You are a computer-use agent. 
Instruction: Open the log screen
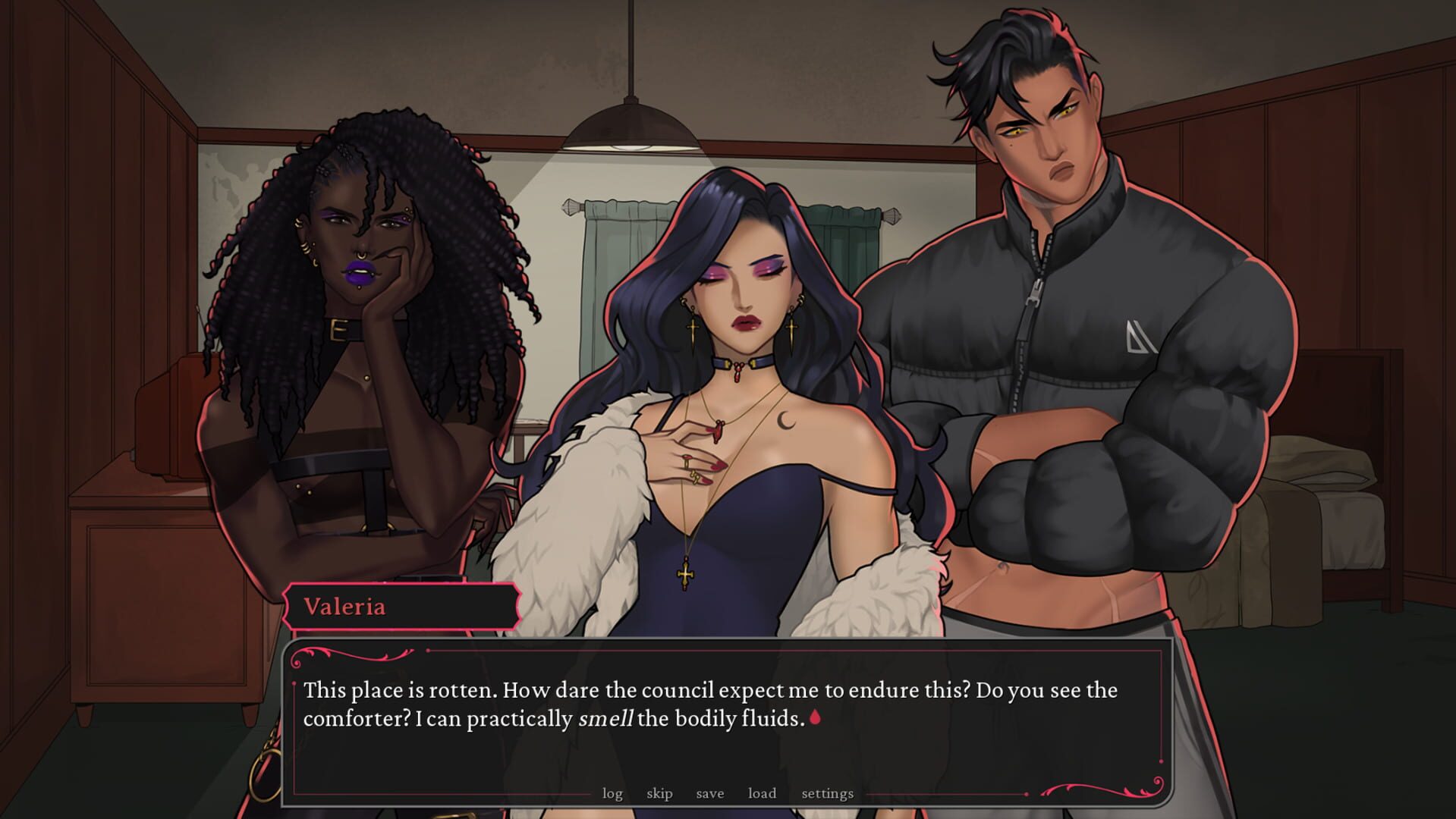coord(612,793)
